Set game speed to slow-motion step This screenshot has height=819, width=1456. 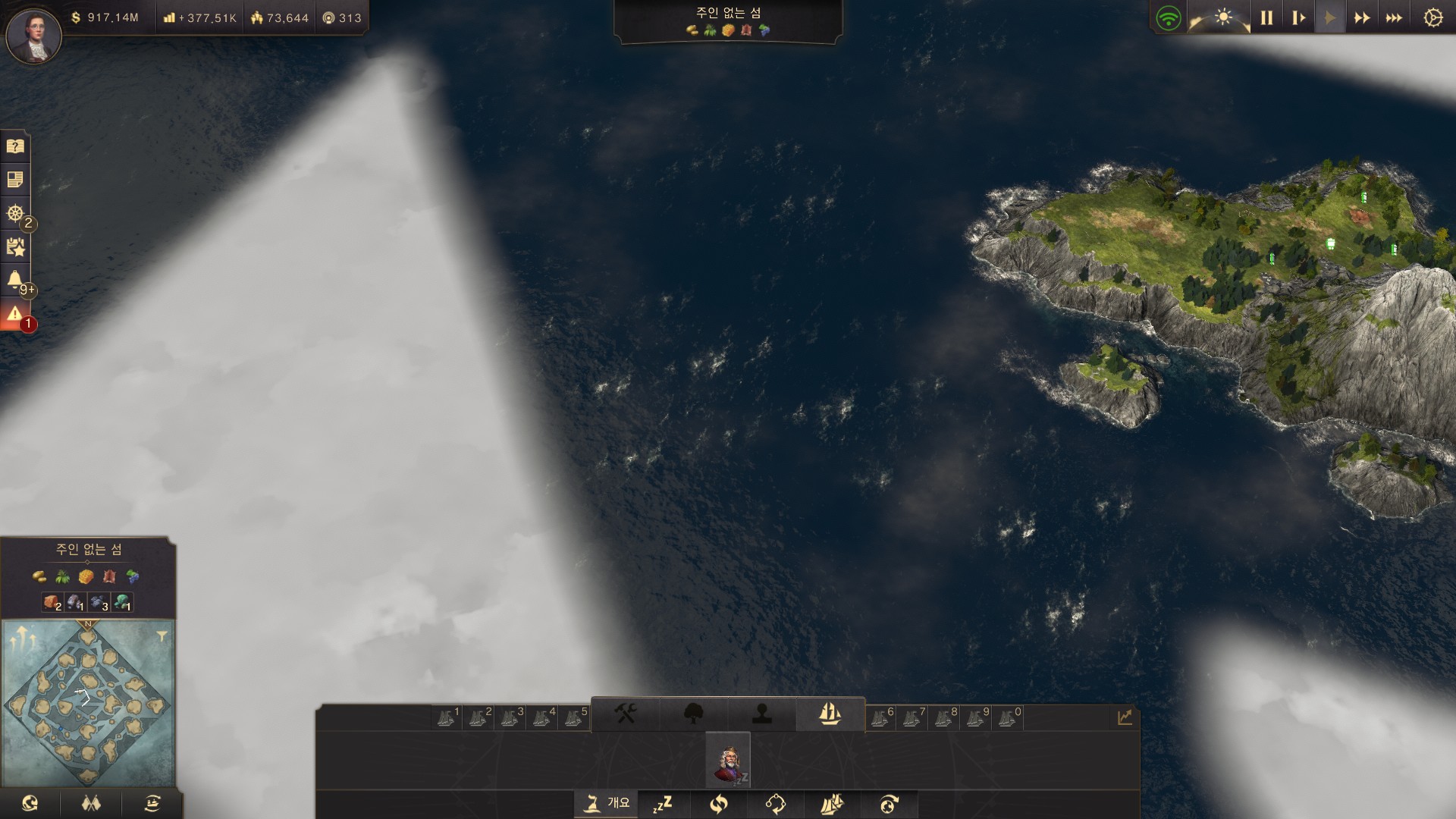[1298, 17]
